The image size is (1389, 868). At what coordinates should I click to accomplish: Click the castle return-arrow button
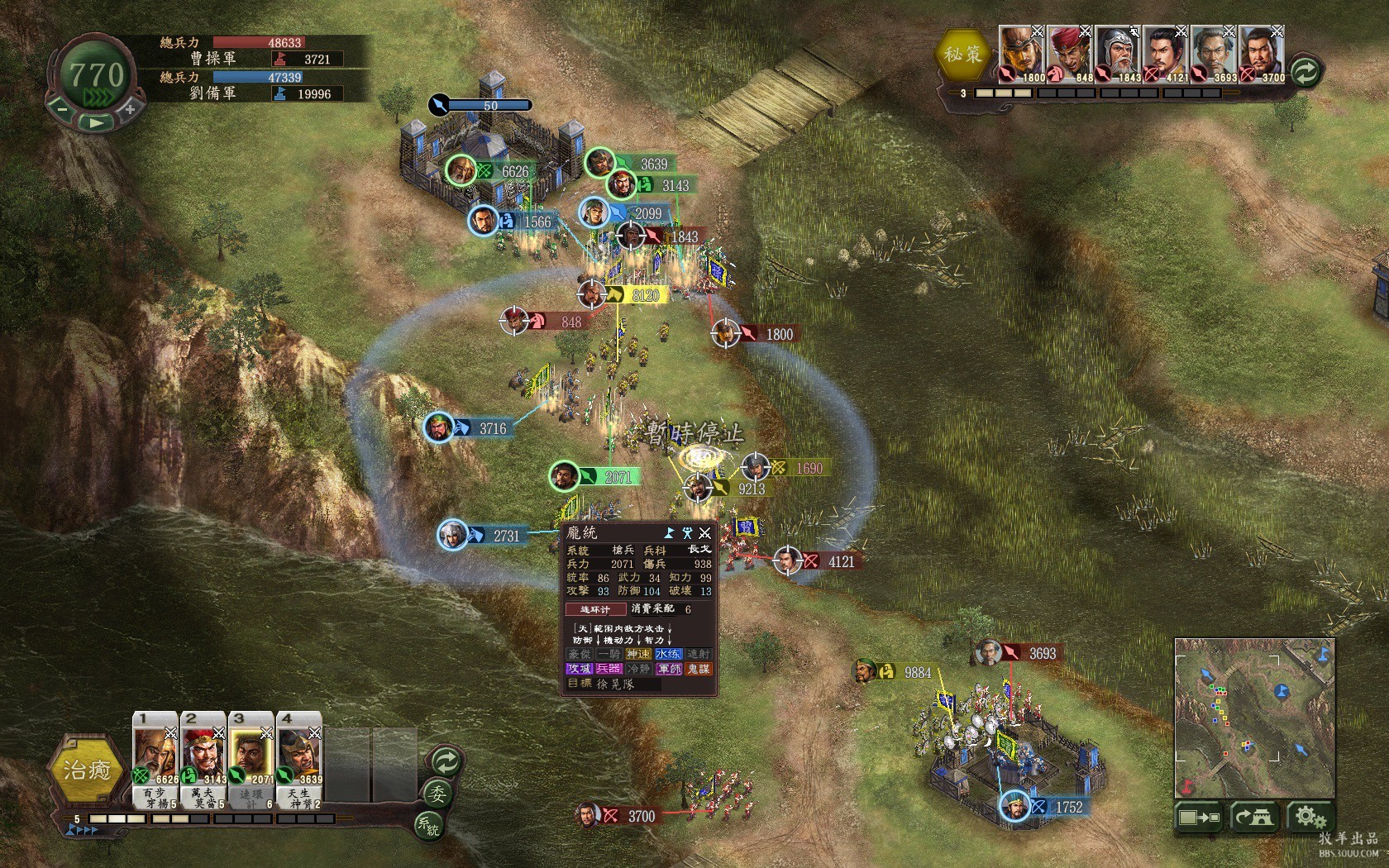(1255, 818)
